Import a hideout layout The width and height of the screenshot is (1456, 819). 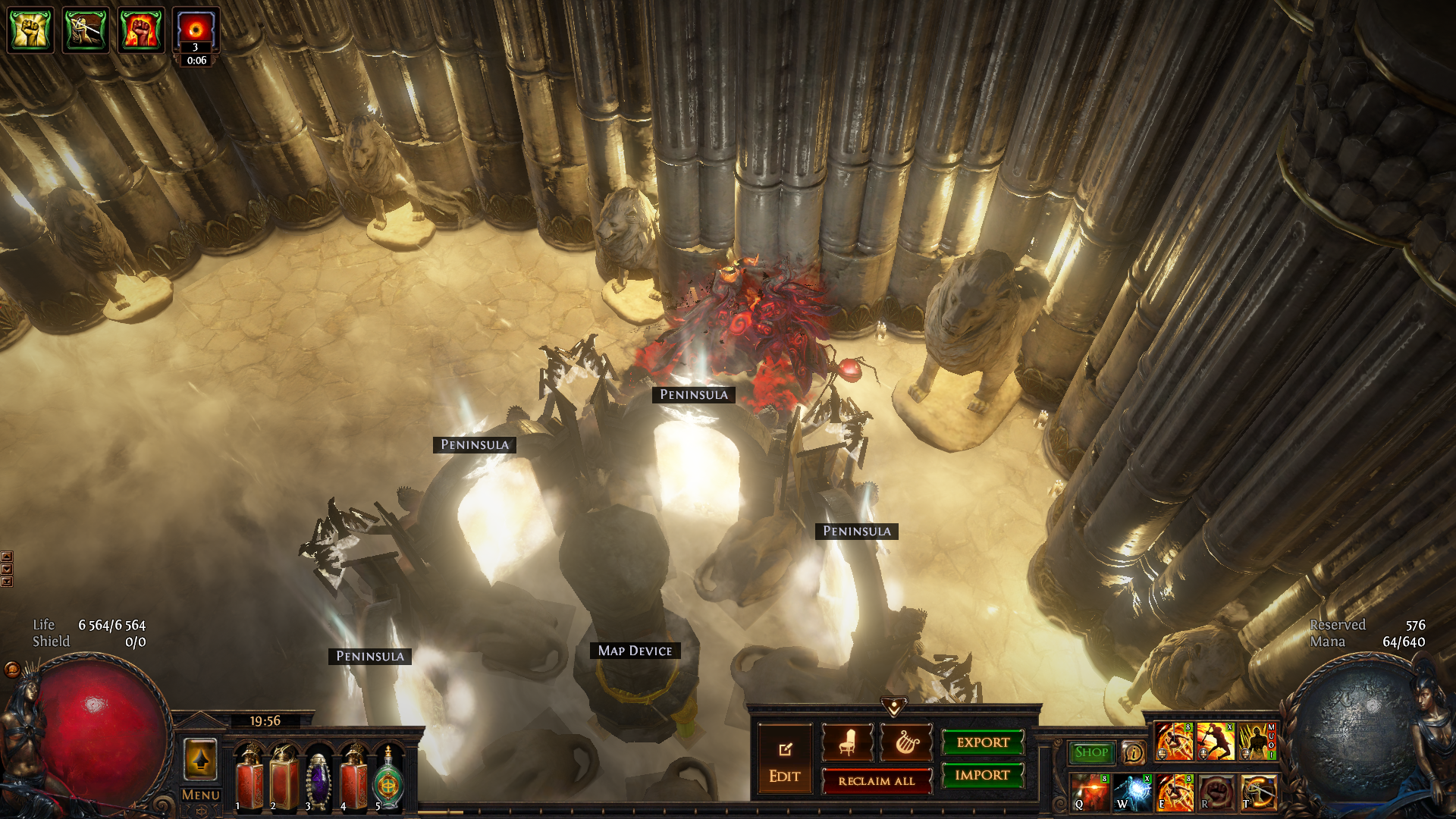[x=983, y=775]
